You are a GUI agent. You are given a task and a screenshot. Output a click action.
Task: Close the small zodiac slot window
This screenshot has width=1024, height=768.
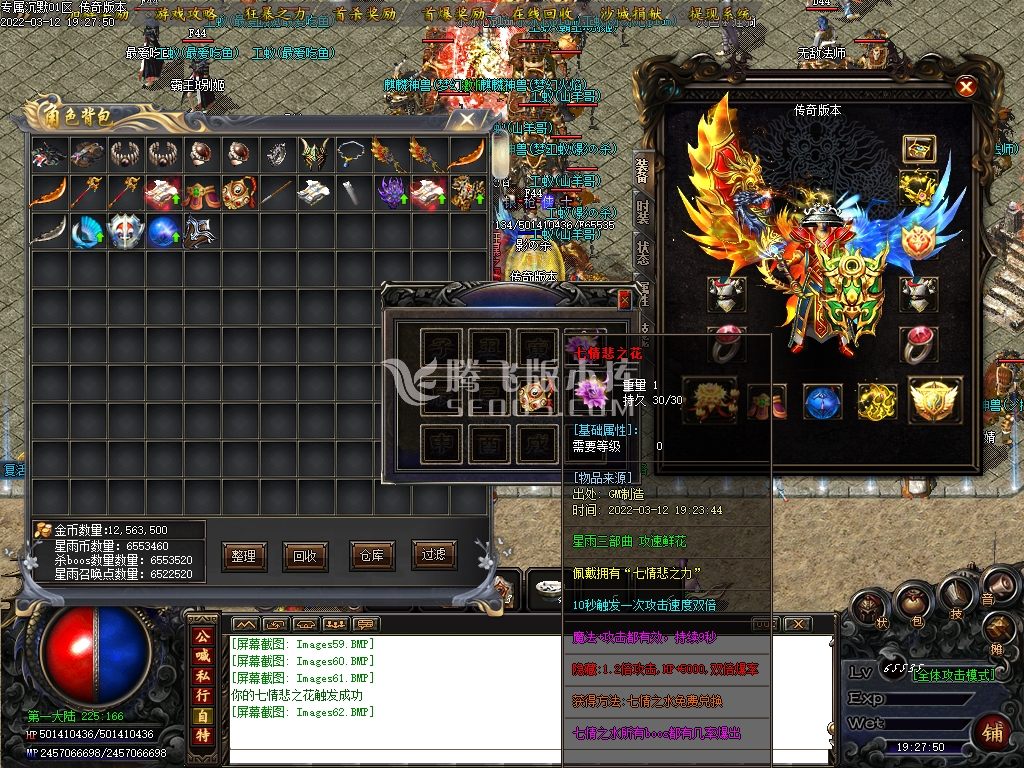click(x=625, y=299)
